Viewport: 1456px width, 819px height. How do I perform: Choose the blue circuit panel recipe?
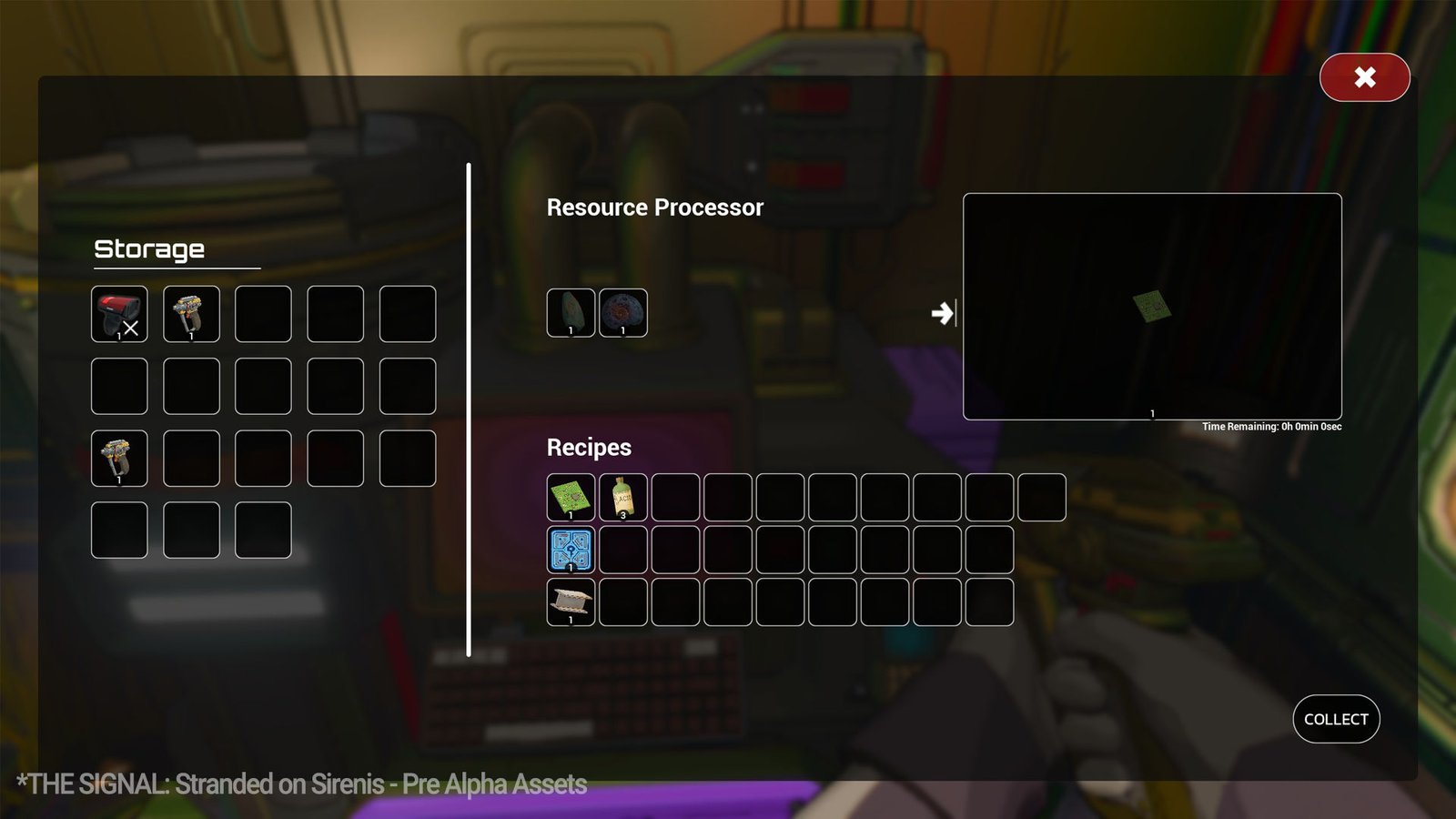tap(571, 550)
